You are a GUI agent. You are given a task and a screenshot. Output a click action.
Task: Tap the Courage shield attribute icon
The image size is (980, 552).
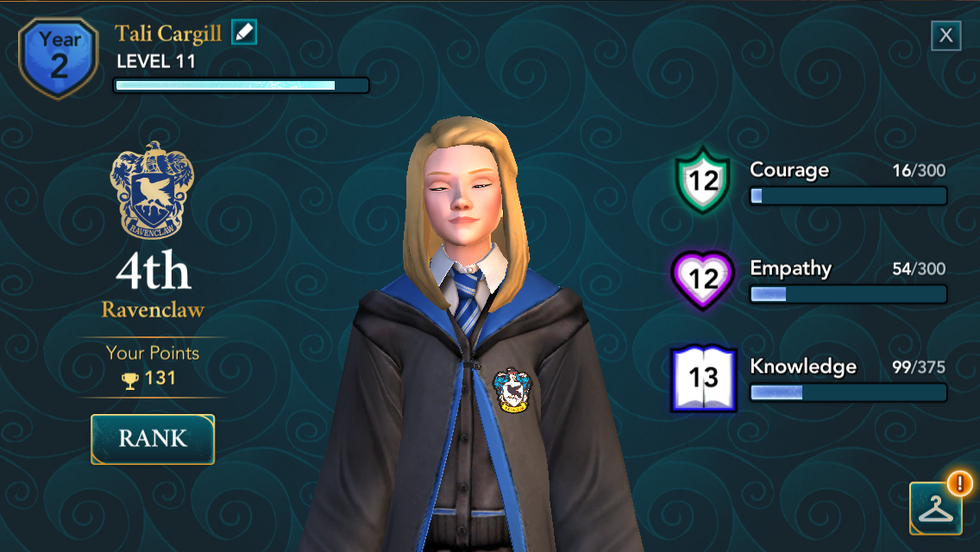point(704,180)
